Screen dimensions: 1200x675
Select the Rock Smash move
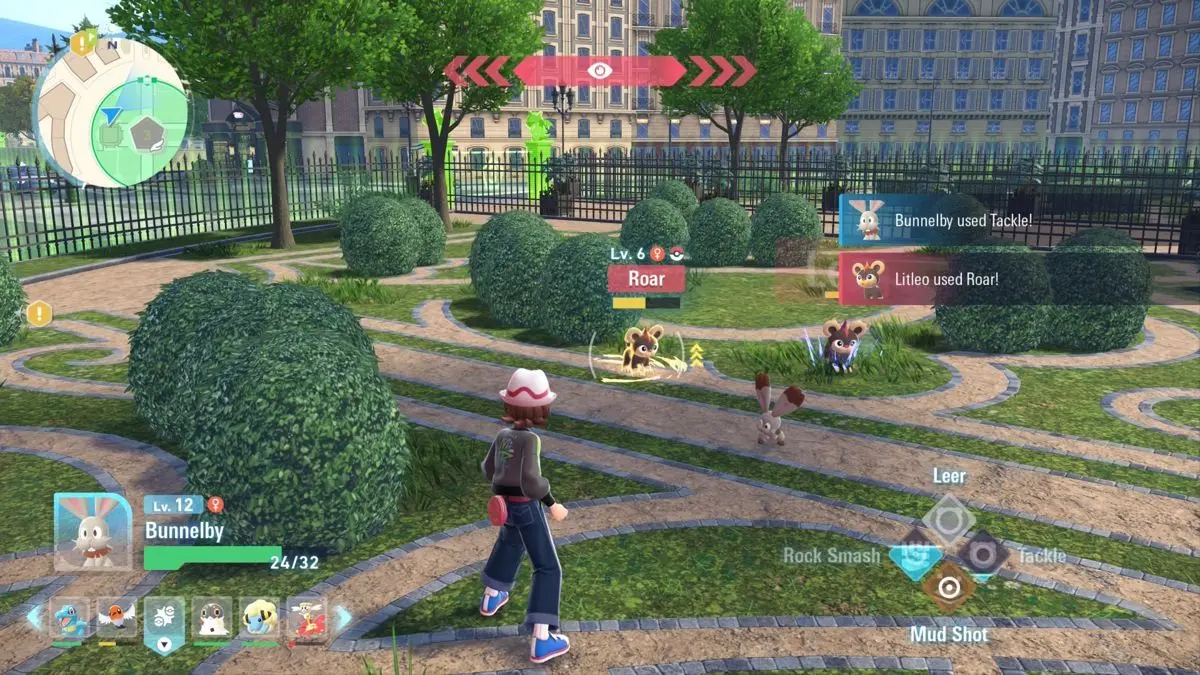[x=914, y=557]
